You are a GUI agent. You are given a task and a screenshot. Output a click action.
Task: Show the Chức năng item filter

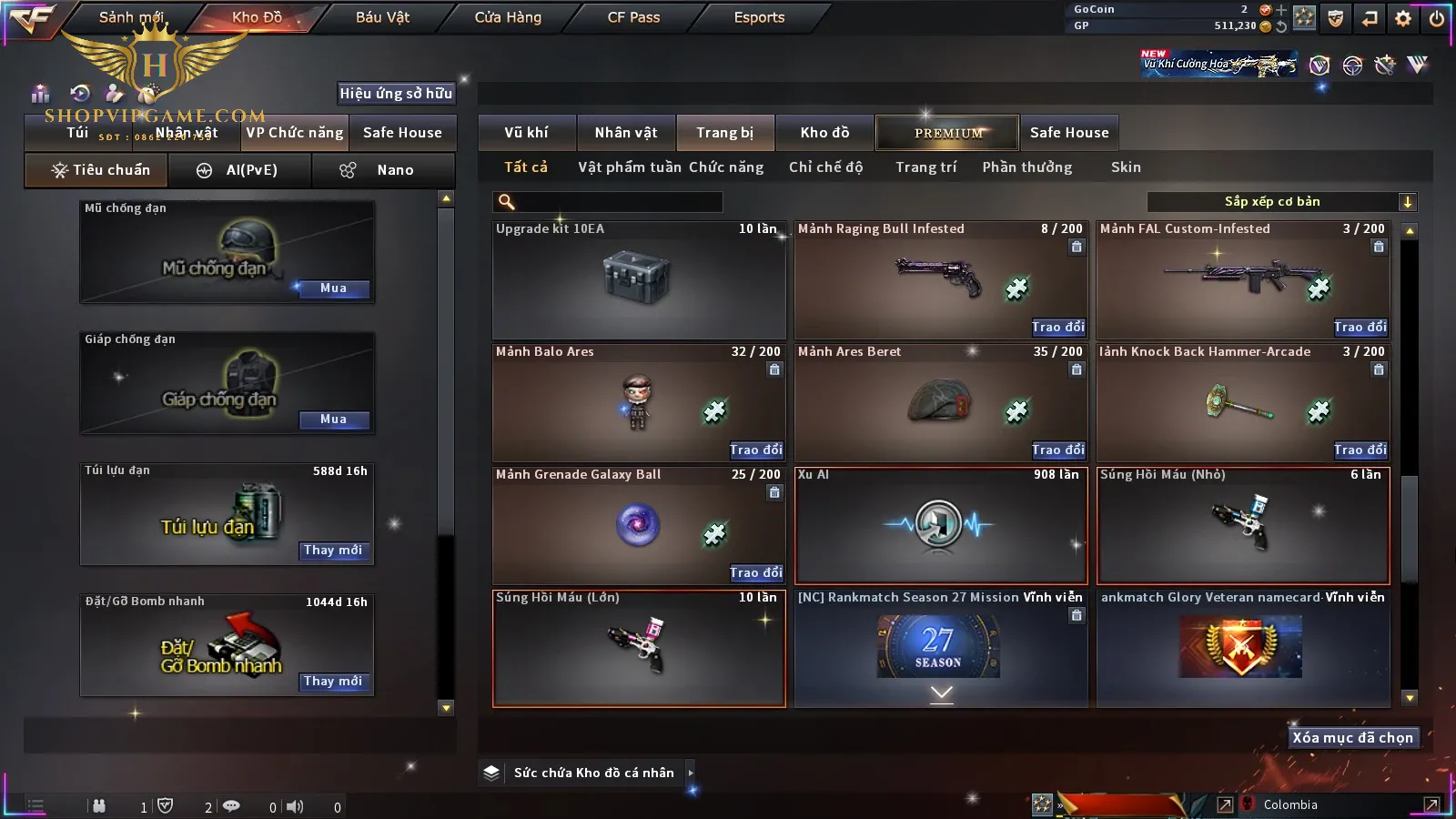[726, 167]
